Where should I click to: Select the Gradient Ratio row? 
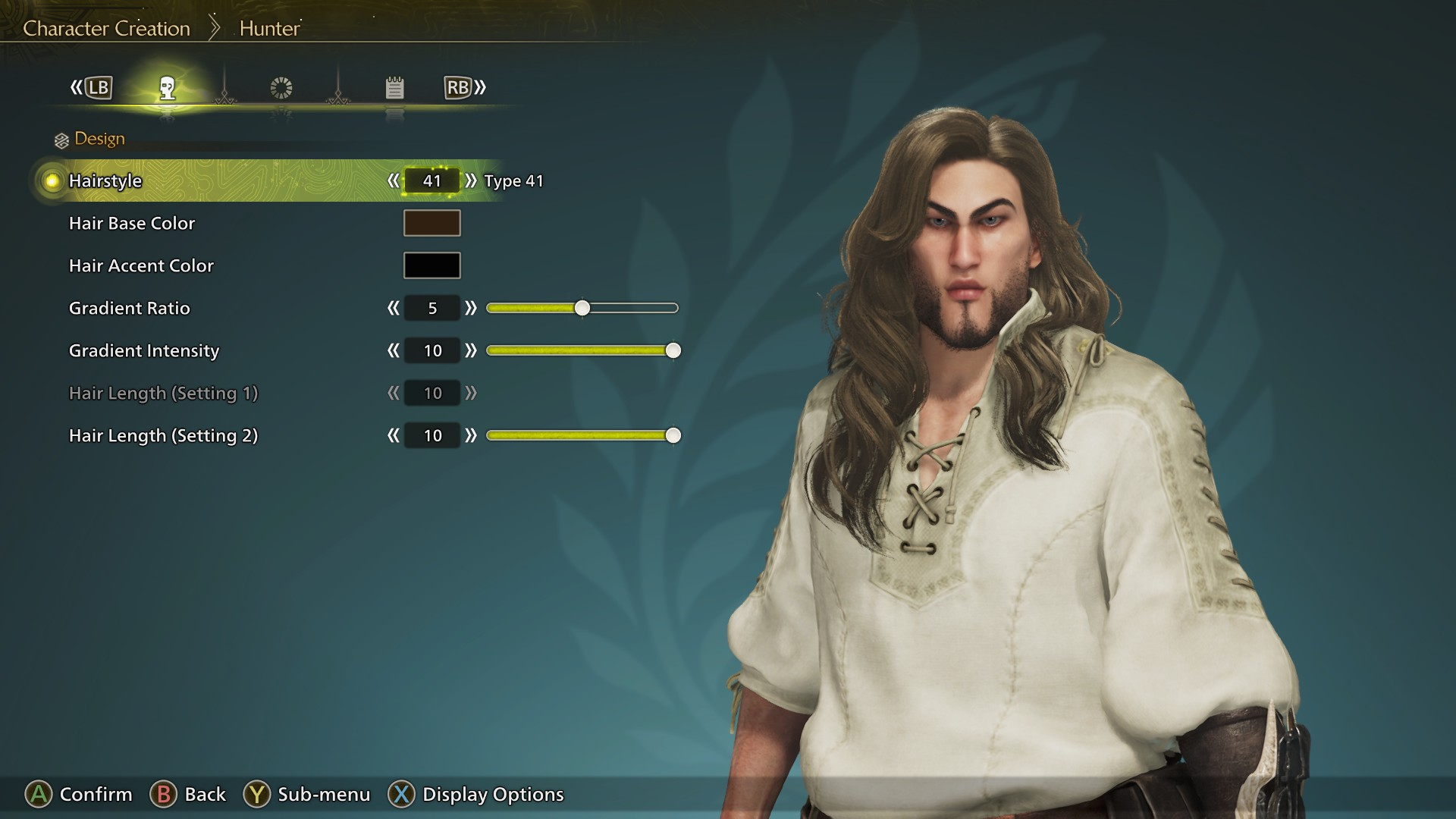tap(130, 308)
